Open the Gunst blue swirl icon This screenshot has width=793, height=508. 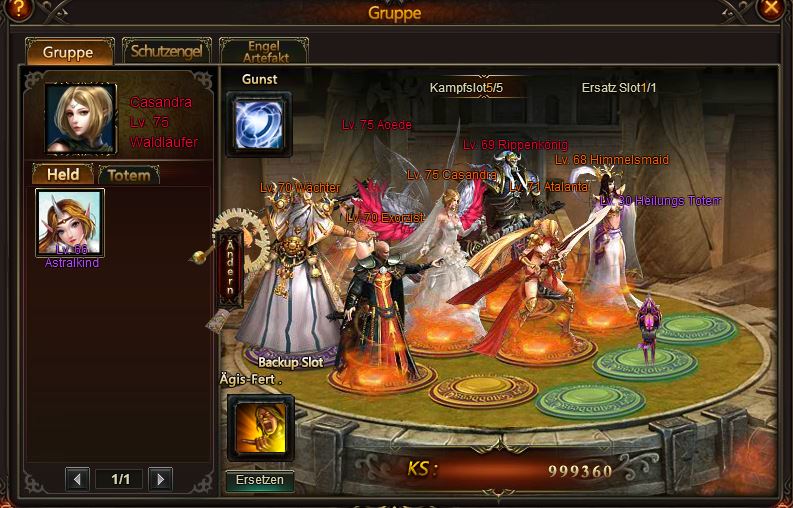point(259,124)
